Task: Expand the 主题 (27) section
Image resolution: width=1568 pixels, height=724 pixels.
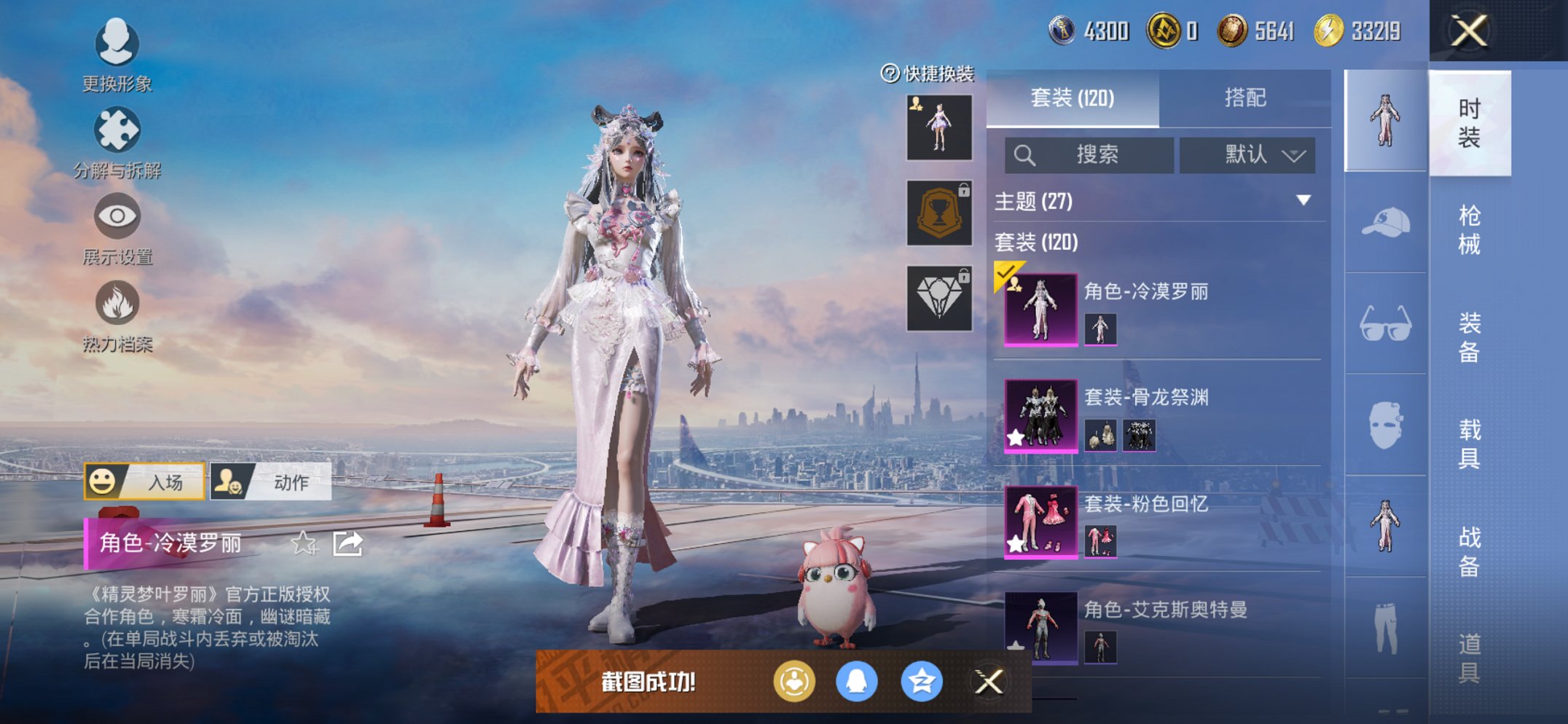Action: pos(1303,200)
